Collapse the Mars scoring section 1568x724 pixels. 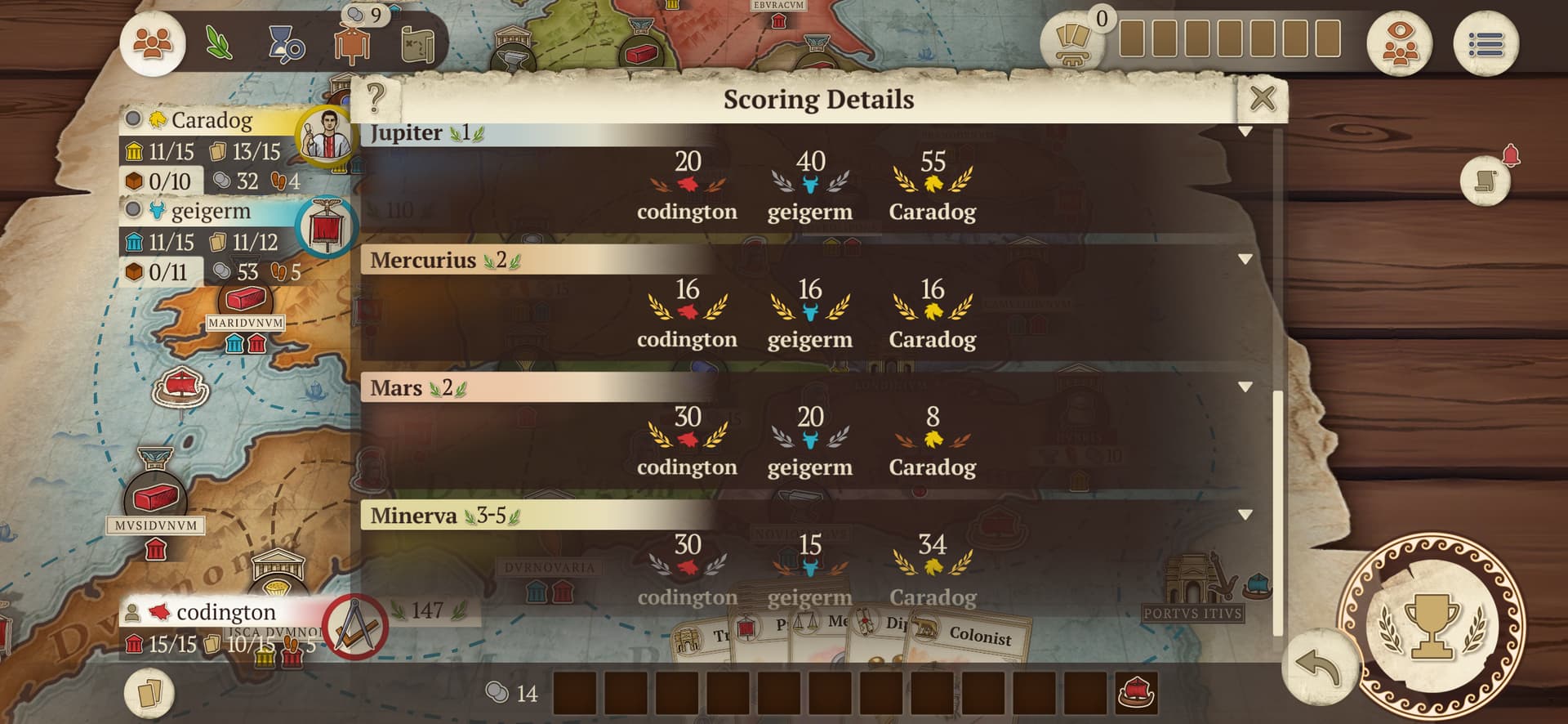(1245, 387)
